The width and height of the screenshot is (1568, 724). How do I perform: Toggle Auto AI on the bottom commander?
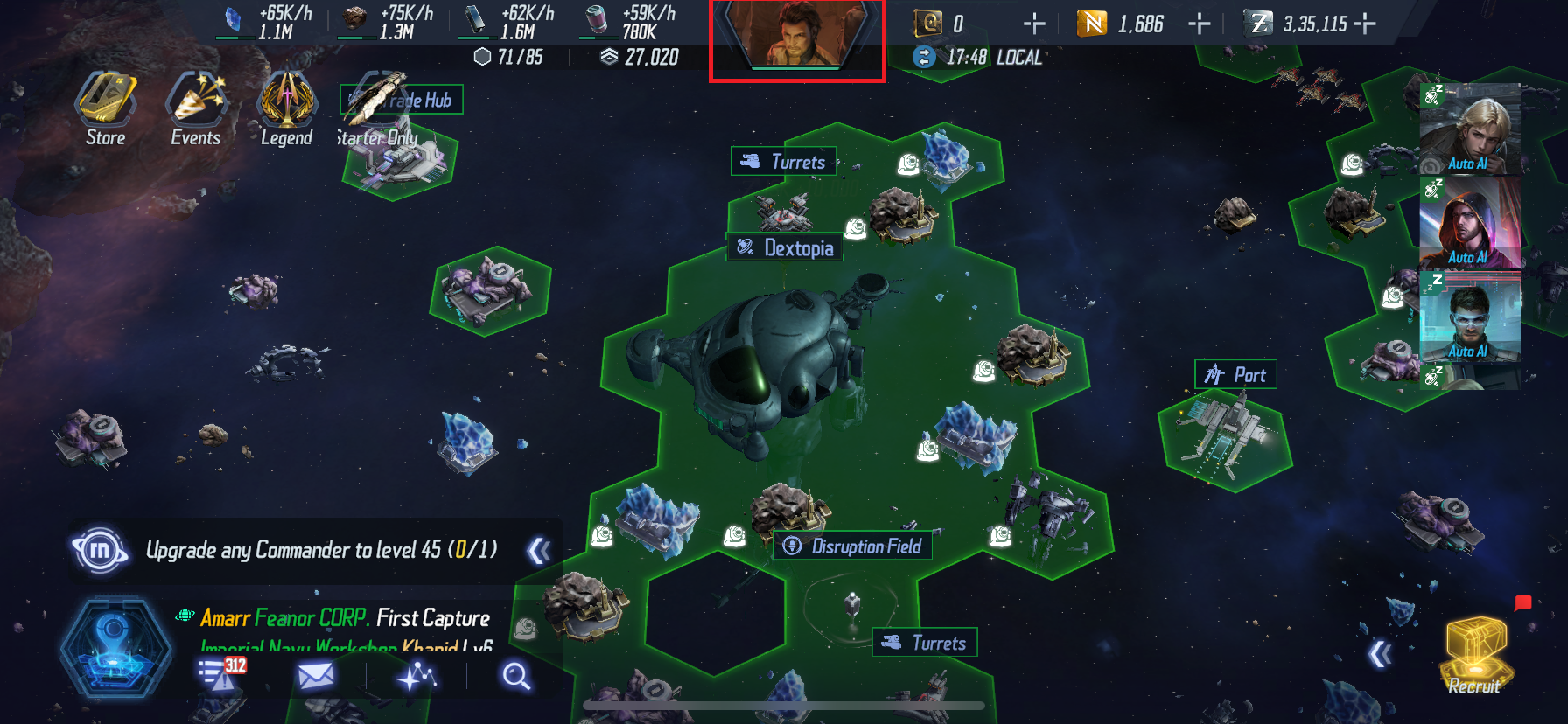(1468, 351)
